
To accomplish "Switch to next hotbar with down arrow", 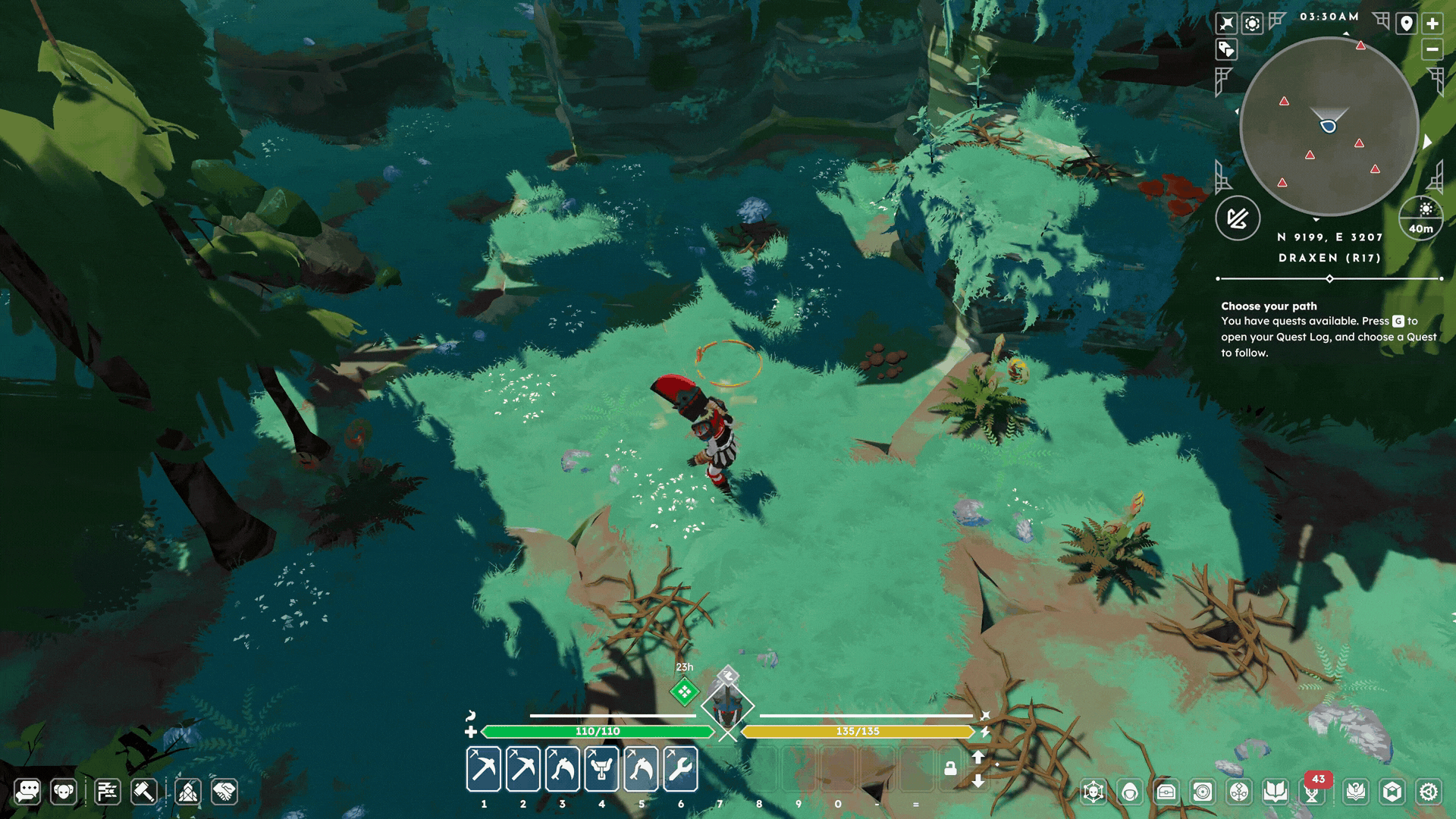I will [978, 781].
